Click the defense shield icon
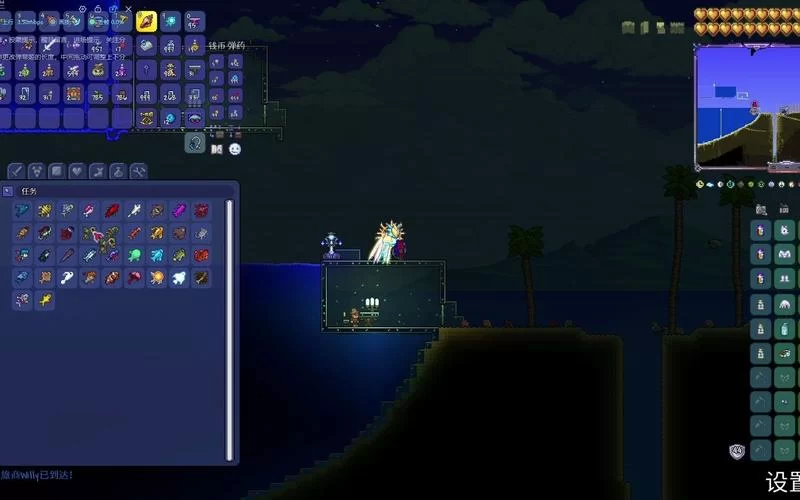The image size is (800, 500). pos(738,451)
